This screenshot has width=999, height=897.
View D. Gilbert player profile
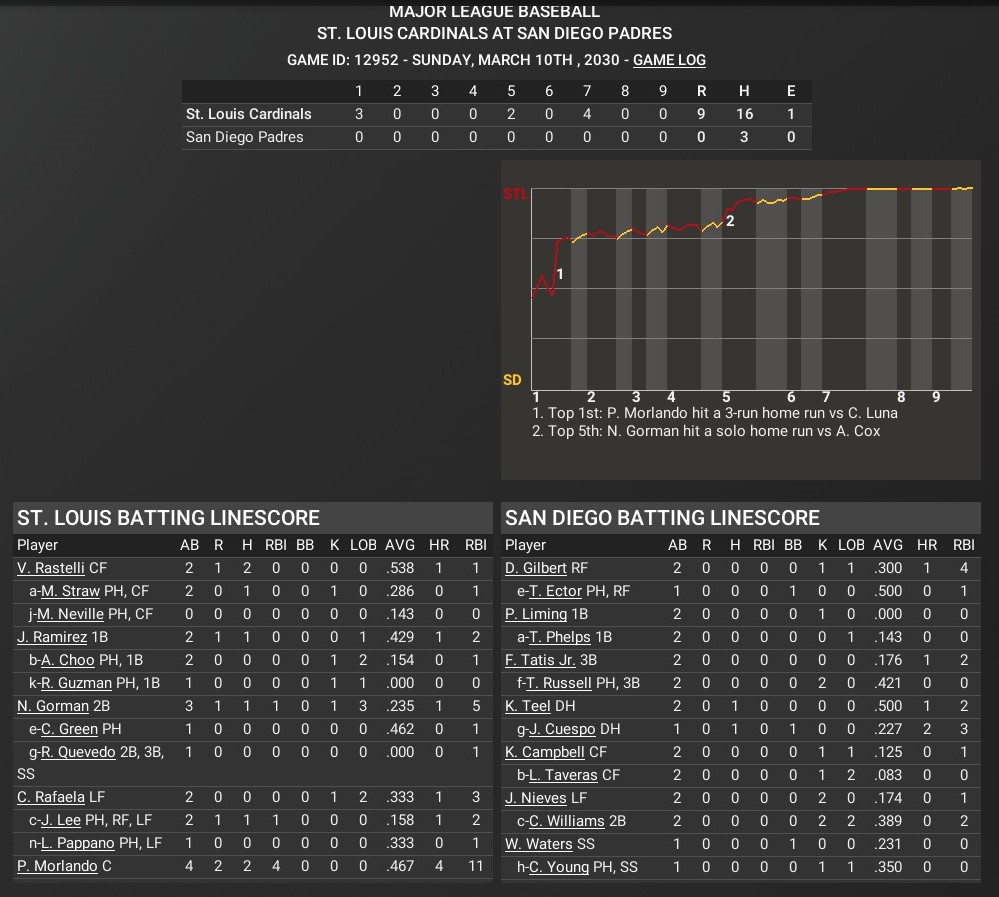[536, 568]
